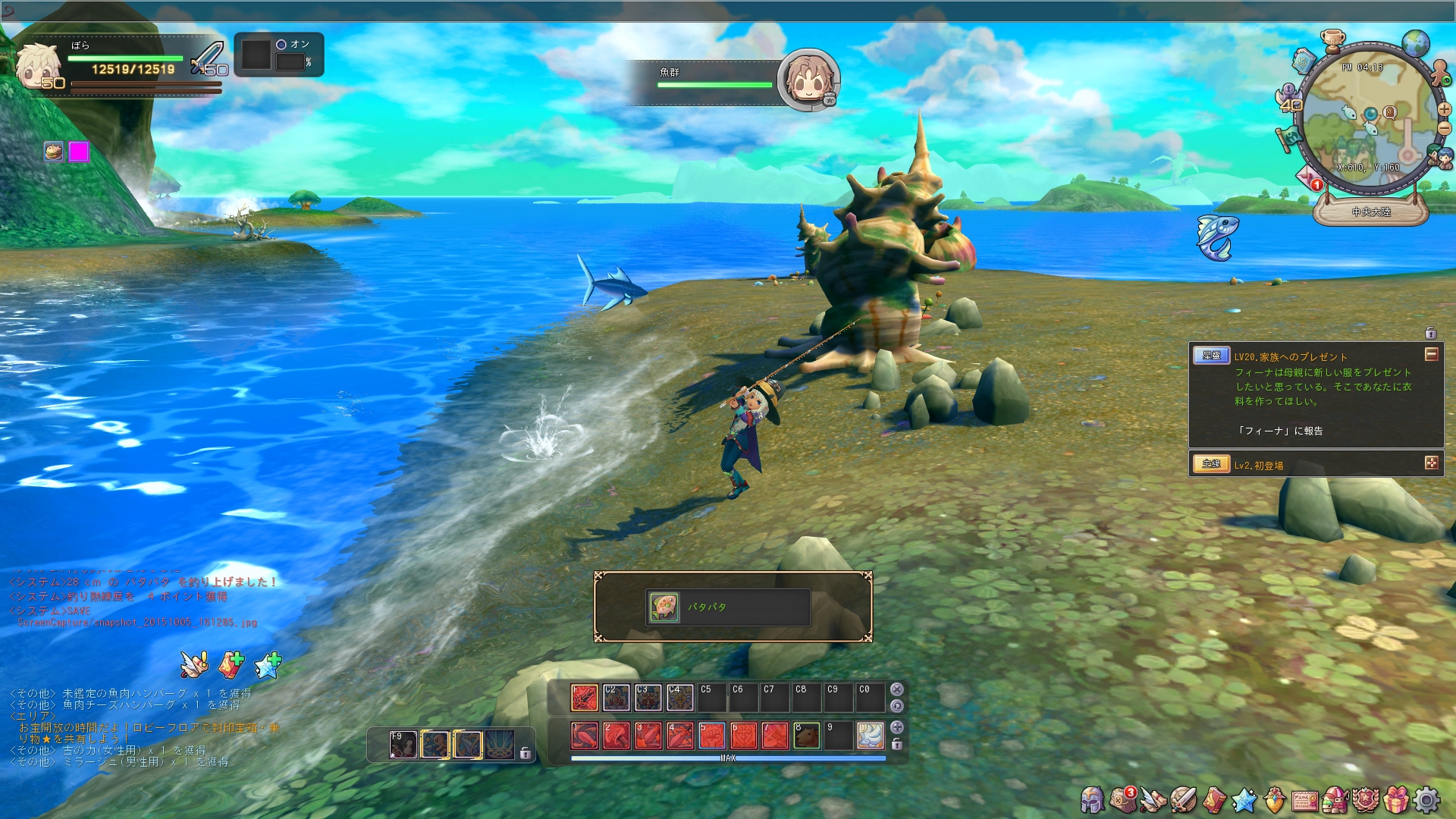This screenshot has height=819, width=1456.
Task: Use the capybara skill in slot 8
Action: click(806, 736)
